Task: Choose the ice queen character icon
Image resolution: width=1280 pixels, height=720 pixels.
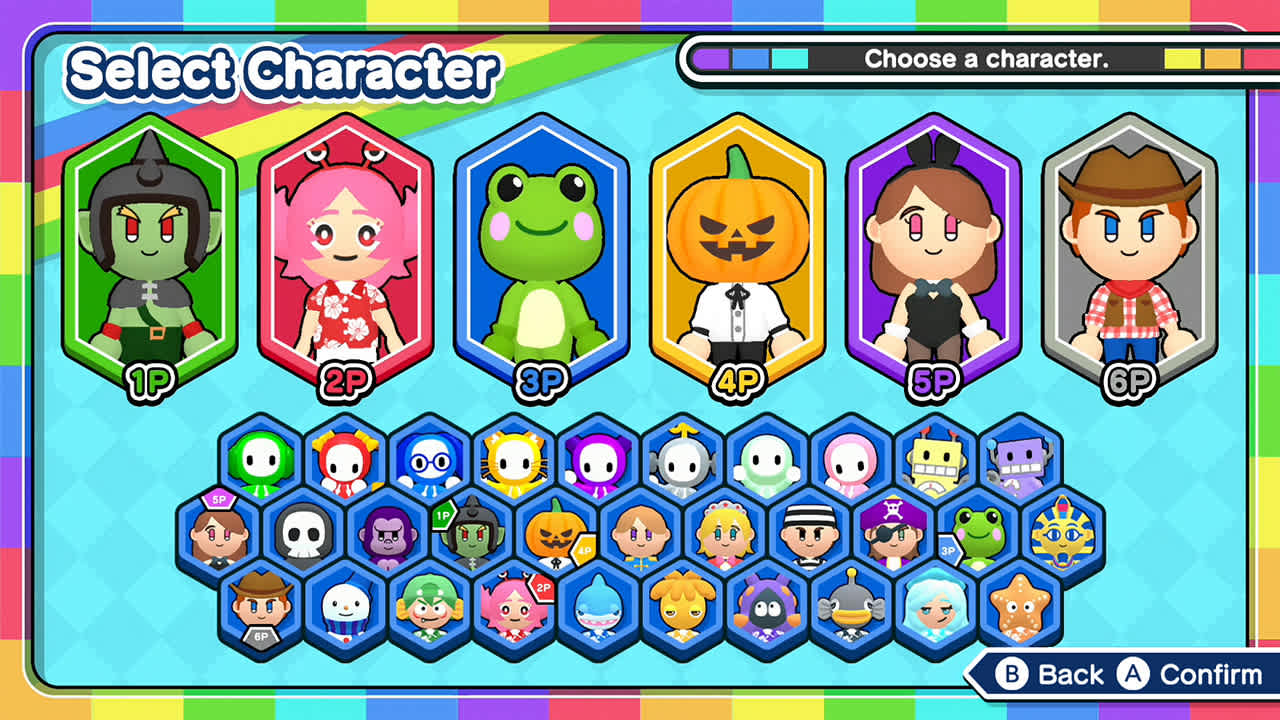Action: point(937,608)
